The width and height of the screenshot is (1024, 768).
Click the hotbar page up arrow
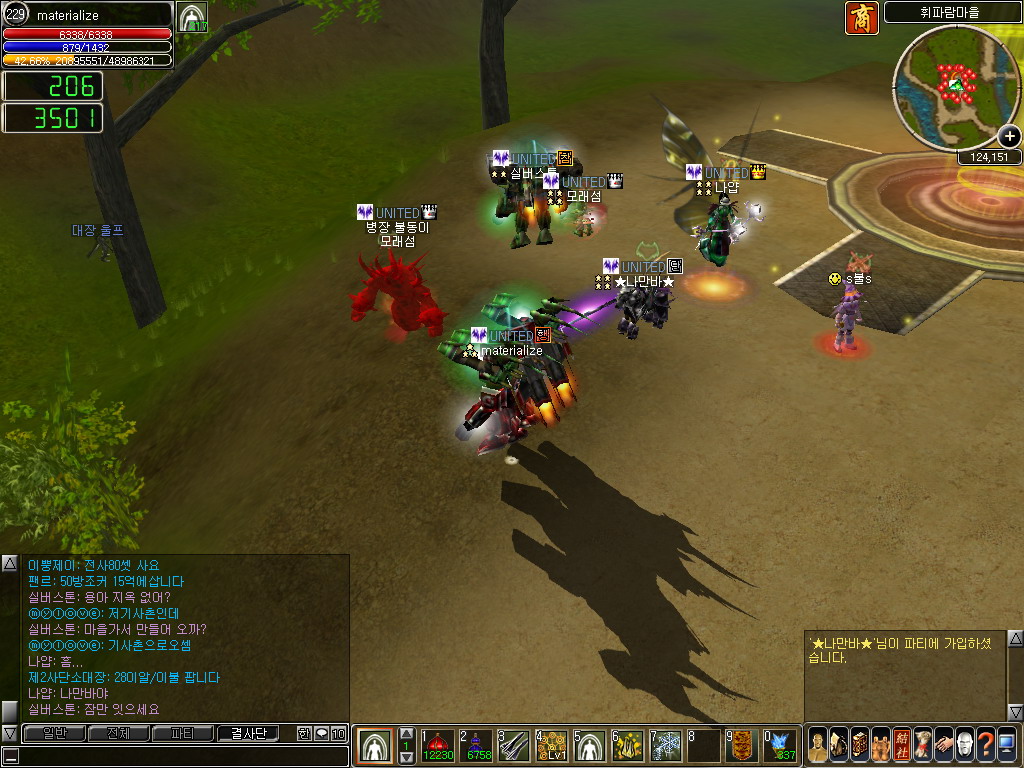click(x=407, y=733)
